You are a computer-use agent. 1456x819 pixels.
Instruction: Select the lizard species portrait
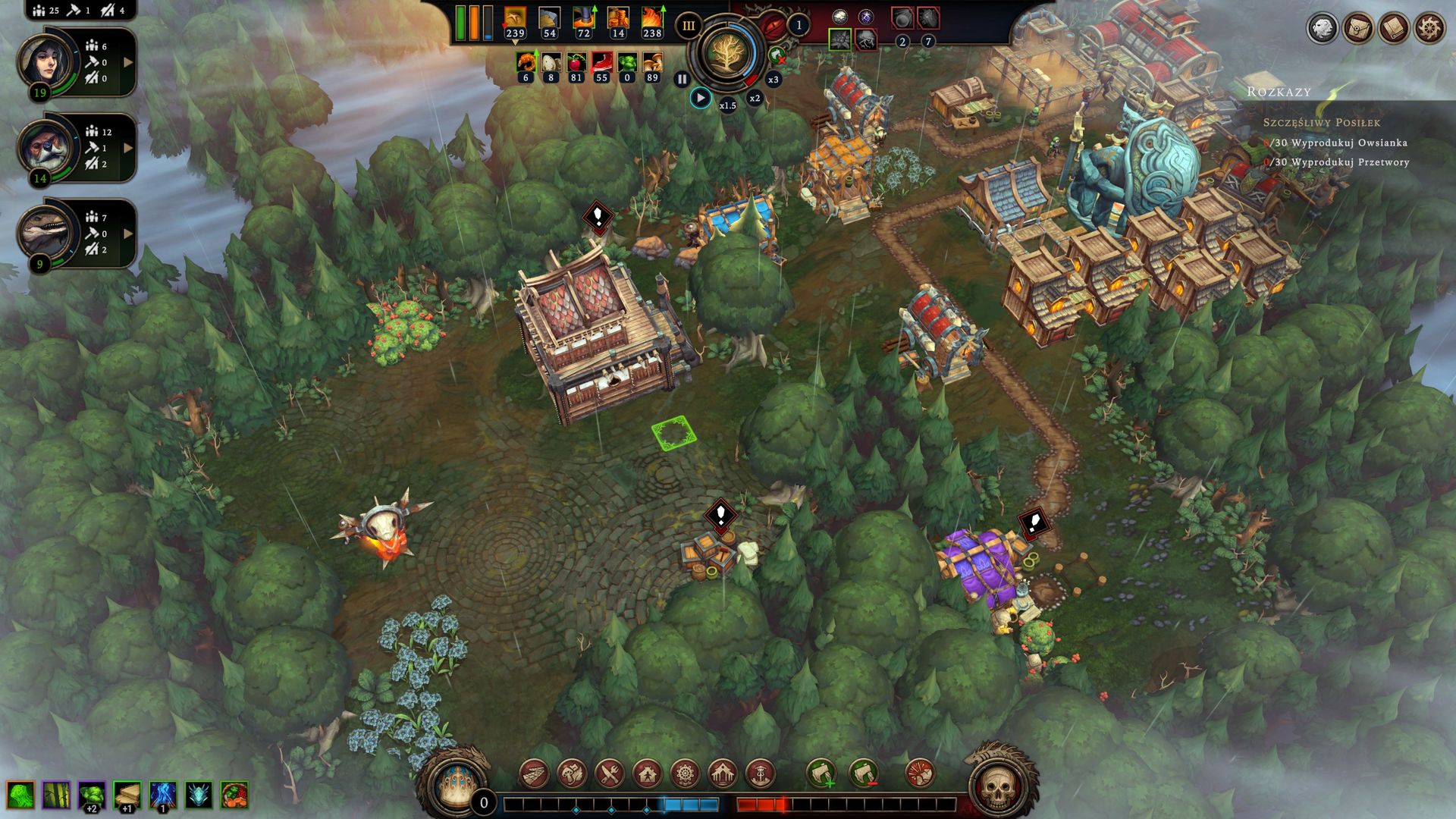coord(47,232)
